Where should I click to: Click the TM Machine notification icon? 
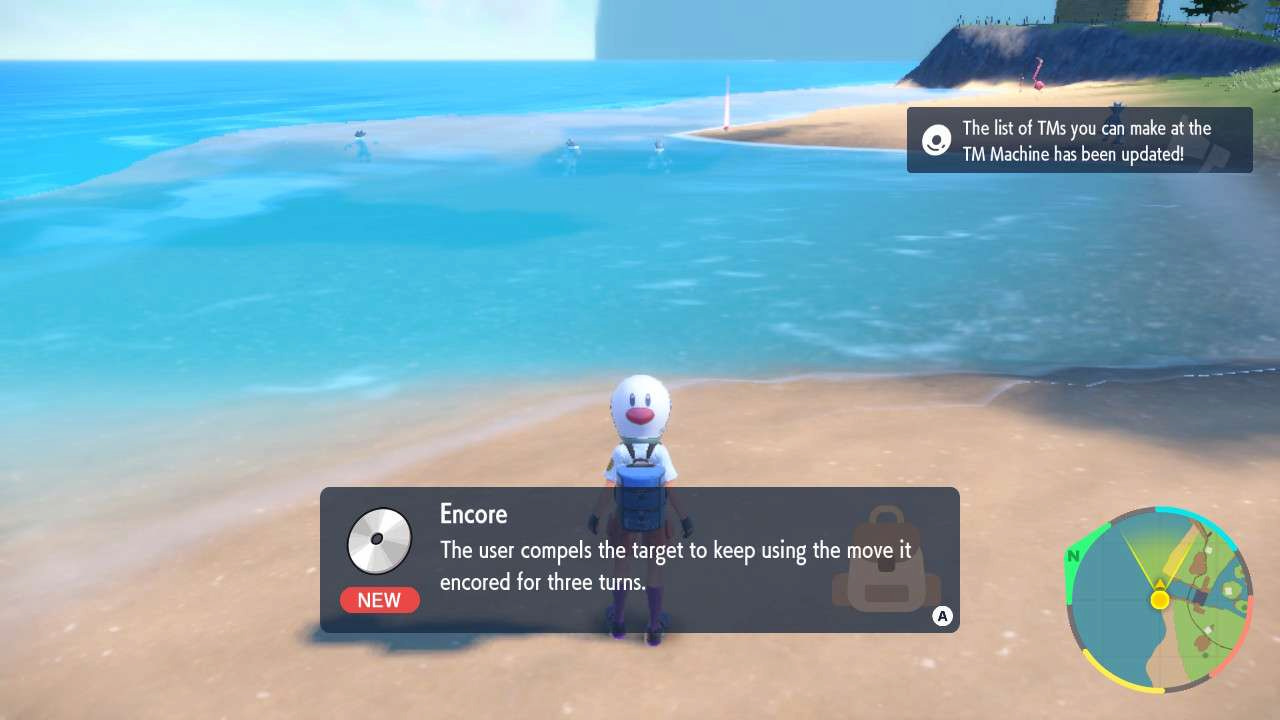[936, 140]
